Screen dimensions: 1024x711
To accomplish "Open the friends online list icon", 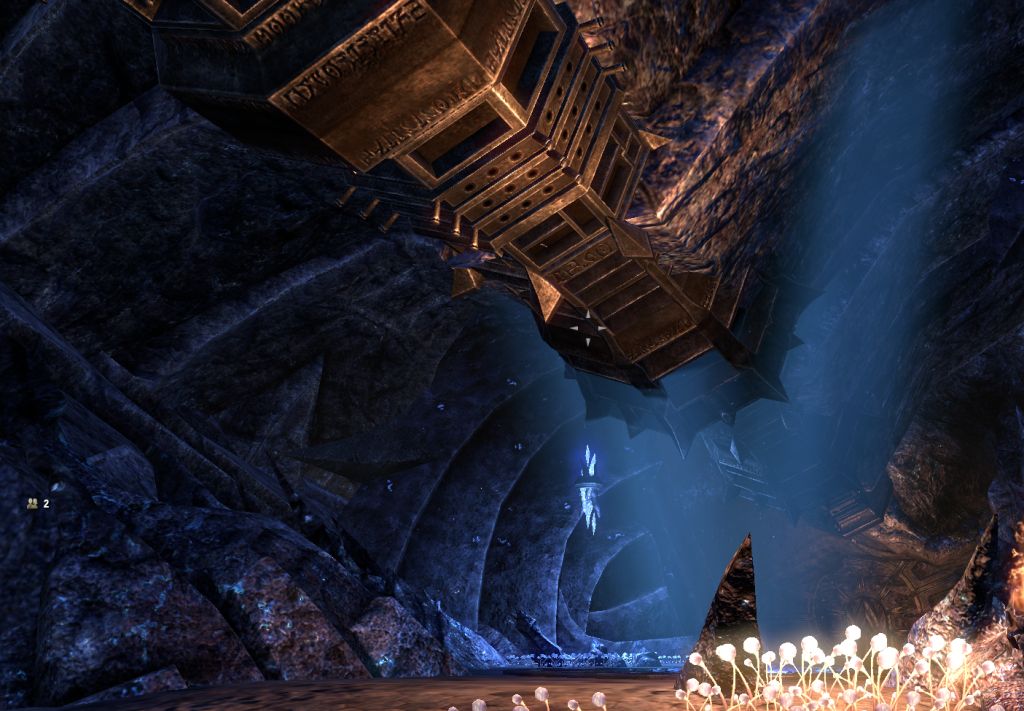I will point(33,504).
